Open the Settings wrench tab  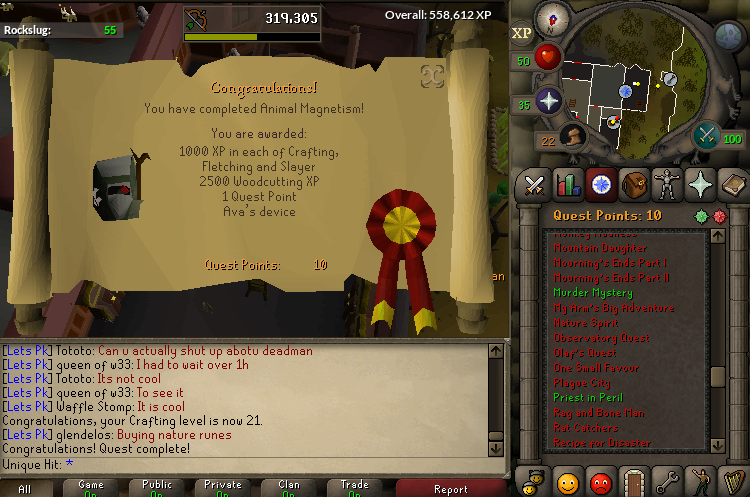(667, 481)
